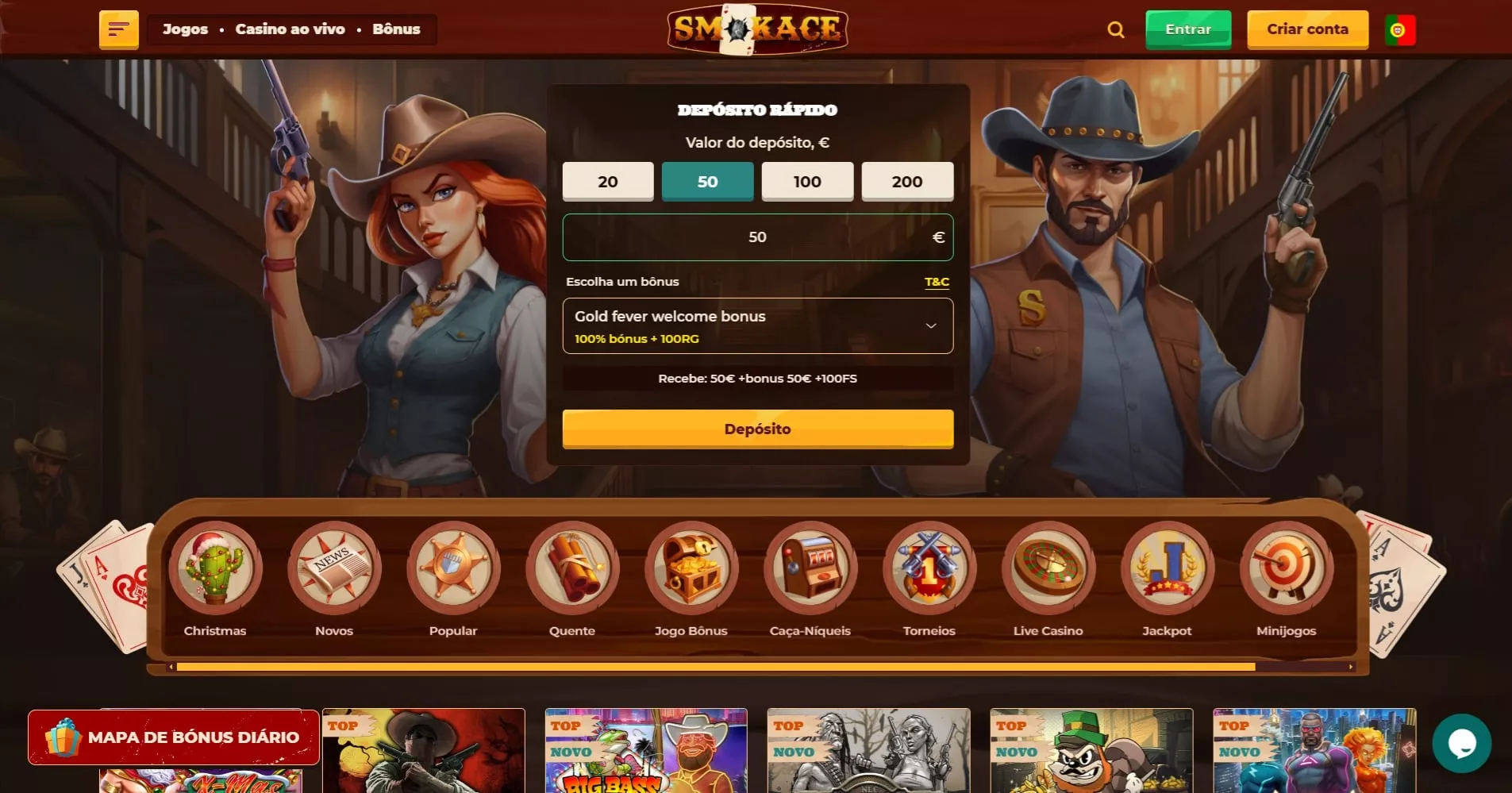Click the orange Depósito button

[757, 429]
